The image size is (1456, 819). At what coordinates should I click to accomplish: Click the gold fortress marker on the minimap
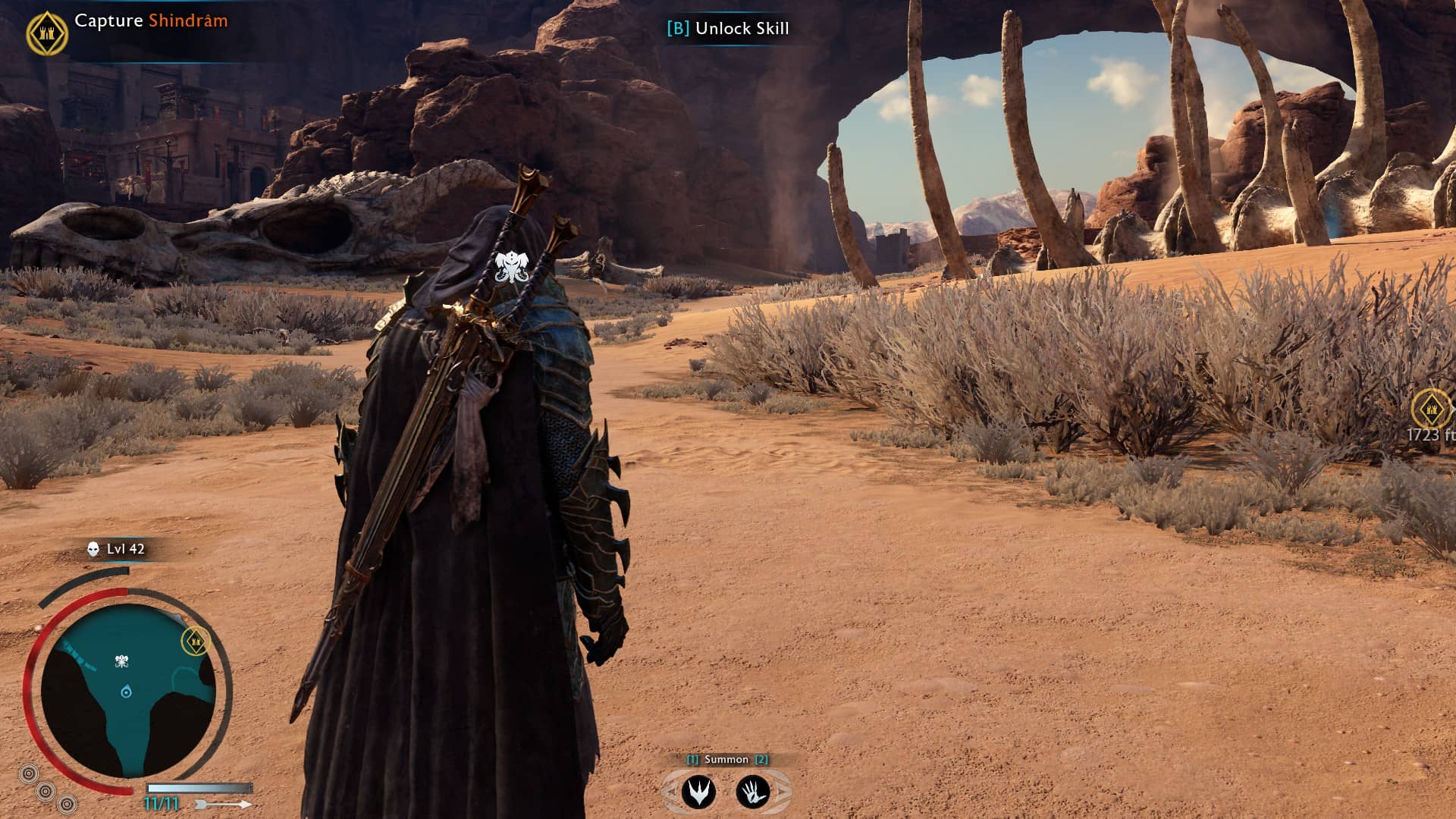click(x=196, y=642)
